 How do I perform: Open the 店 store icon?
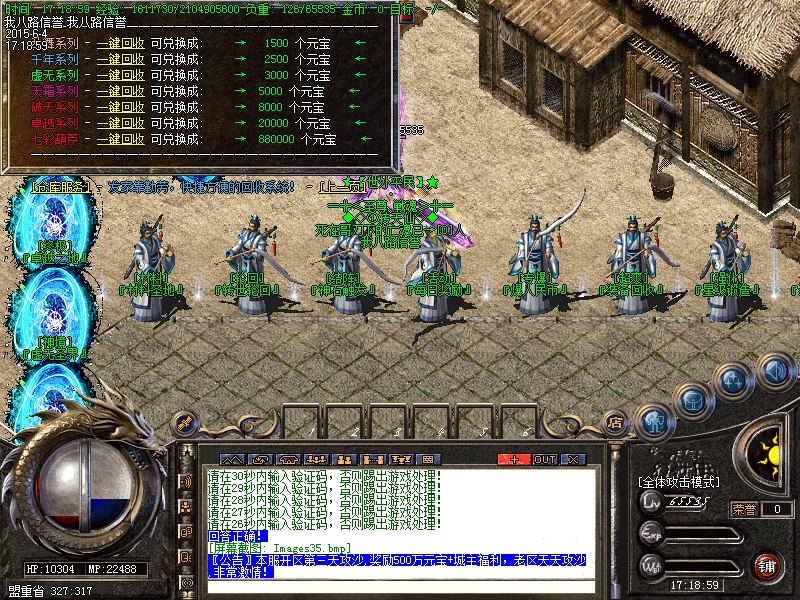pos(615,421)
